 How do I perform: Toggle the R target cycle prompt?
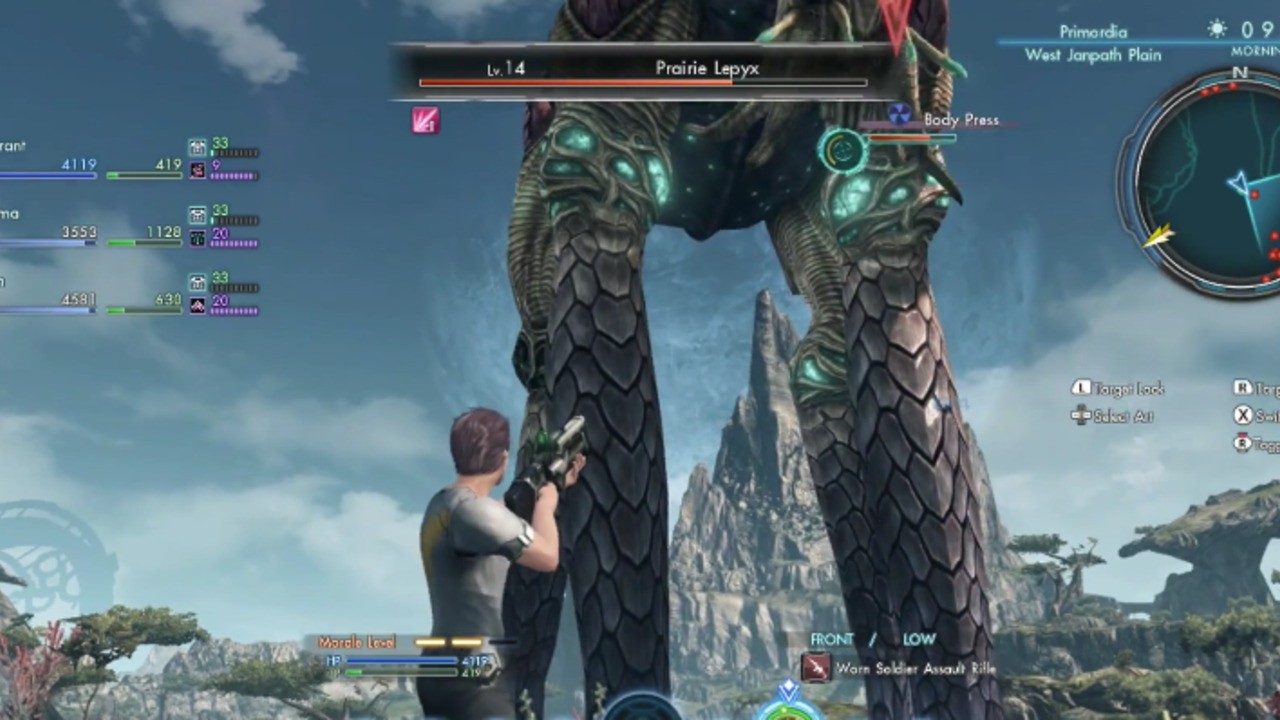click(1242, 387)
